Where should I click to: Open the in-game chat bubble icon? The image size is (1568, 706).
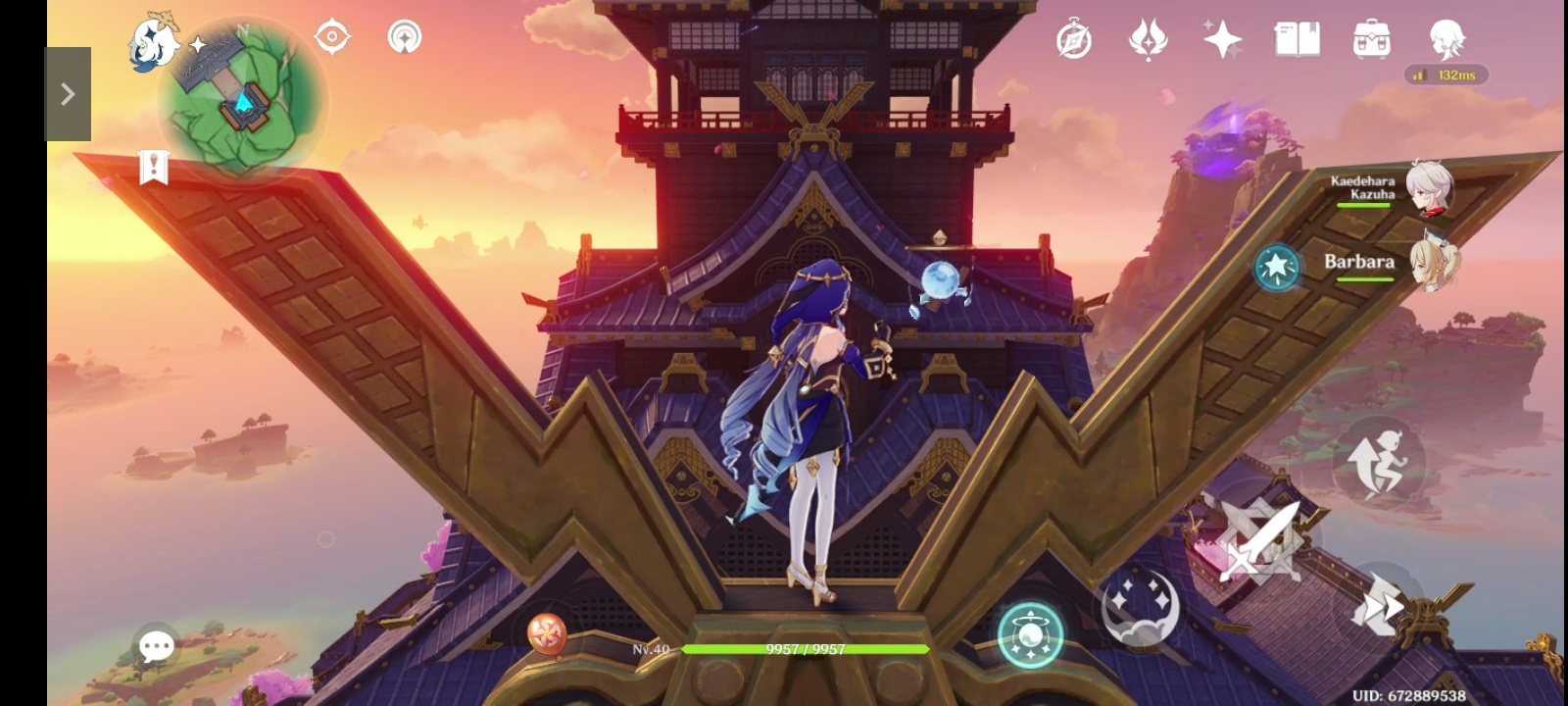pyautogui.click(x=157, y=644)
